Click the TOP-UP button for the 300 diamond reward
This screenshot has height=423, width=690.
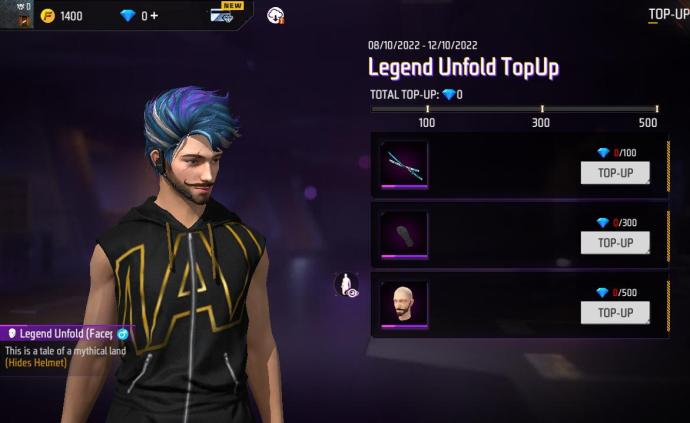[615, 243]
